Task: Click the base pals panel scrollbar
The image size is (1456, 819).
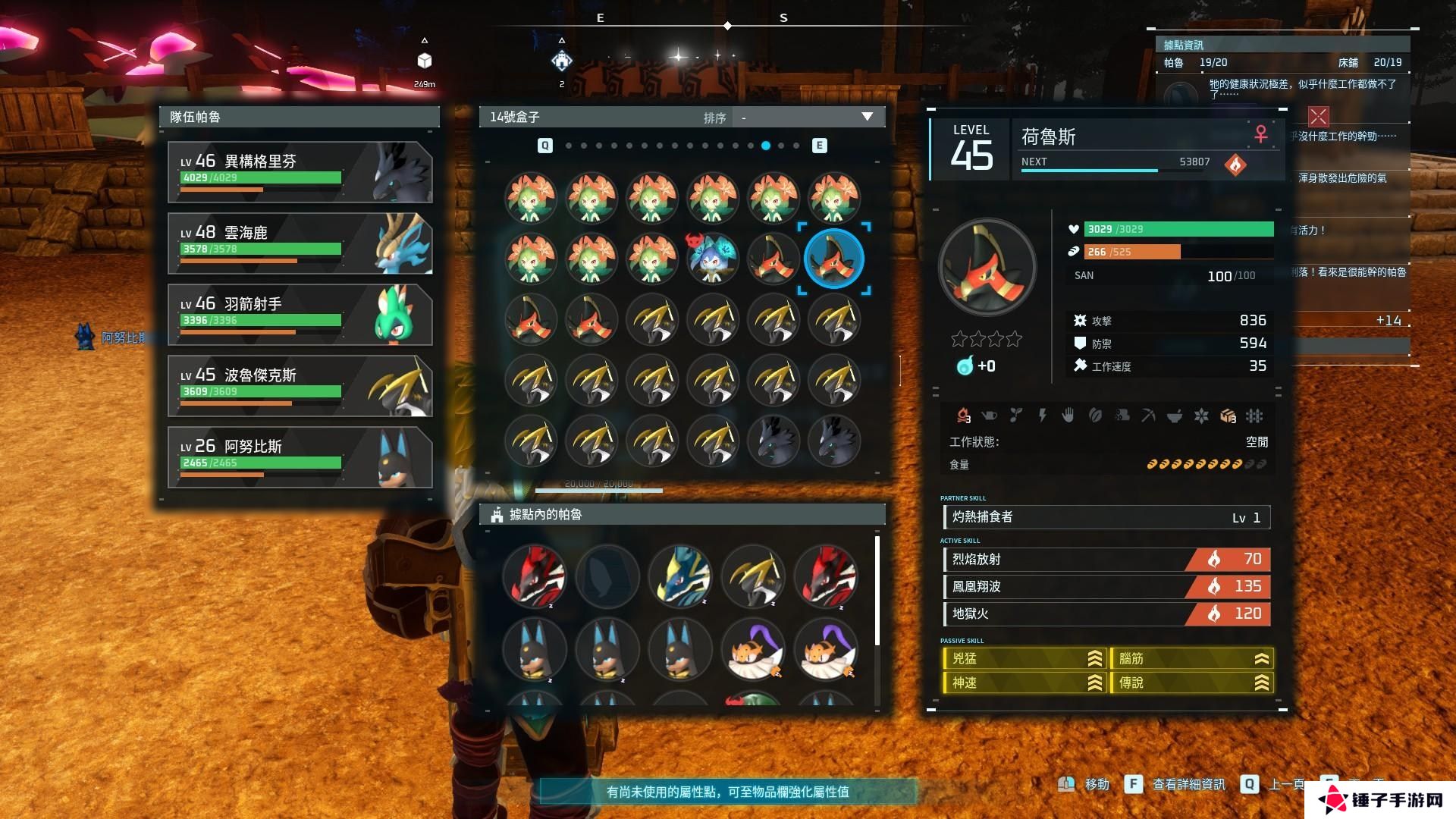Action: 877,591
